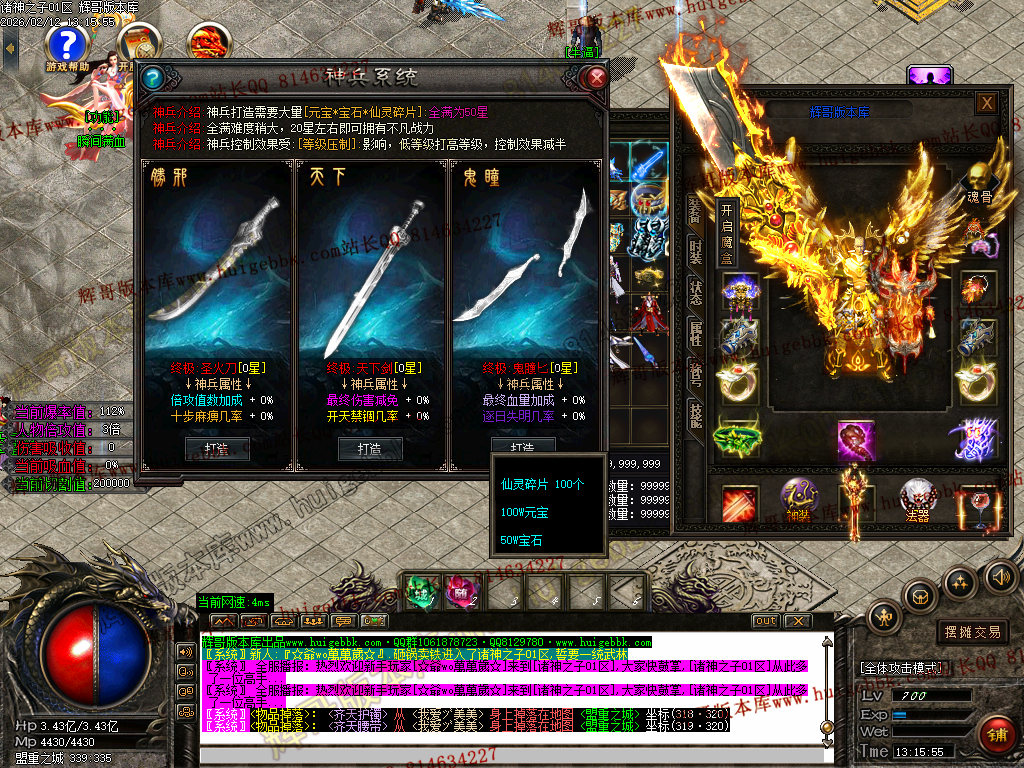Open the 游戏帮助 blue question icon
The width and height of the screenshot is (1024, 768).
click(67, 43)
